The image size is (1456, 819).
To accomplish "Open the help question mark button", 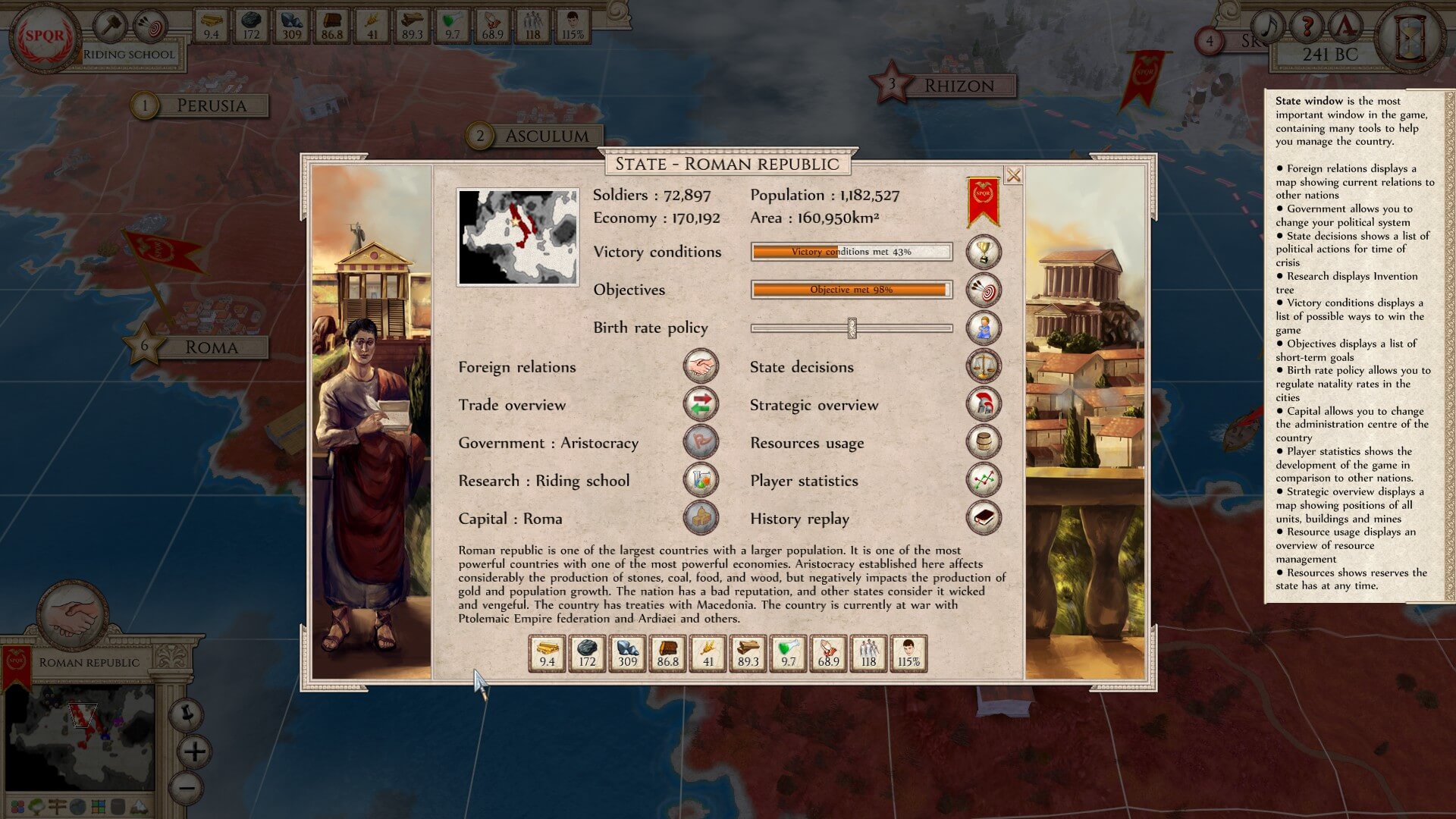I will pos(1306,28).
